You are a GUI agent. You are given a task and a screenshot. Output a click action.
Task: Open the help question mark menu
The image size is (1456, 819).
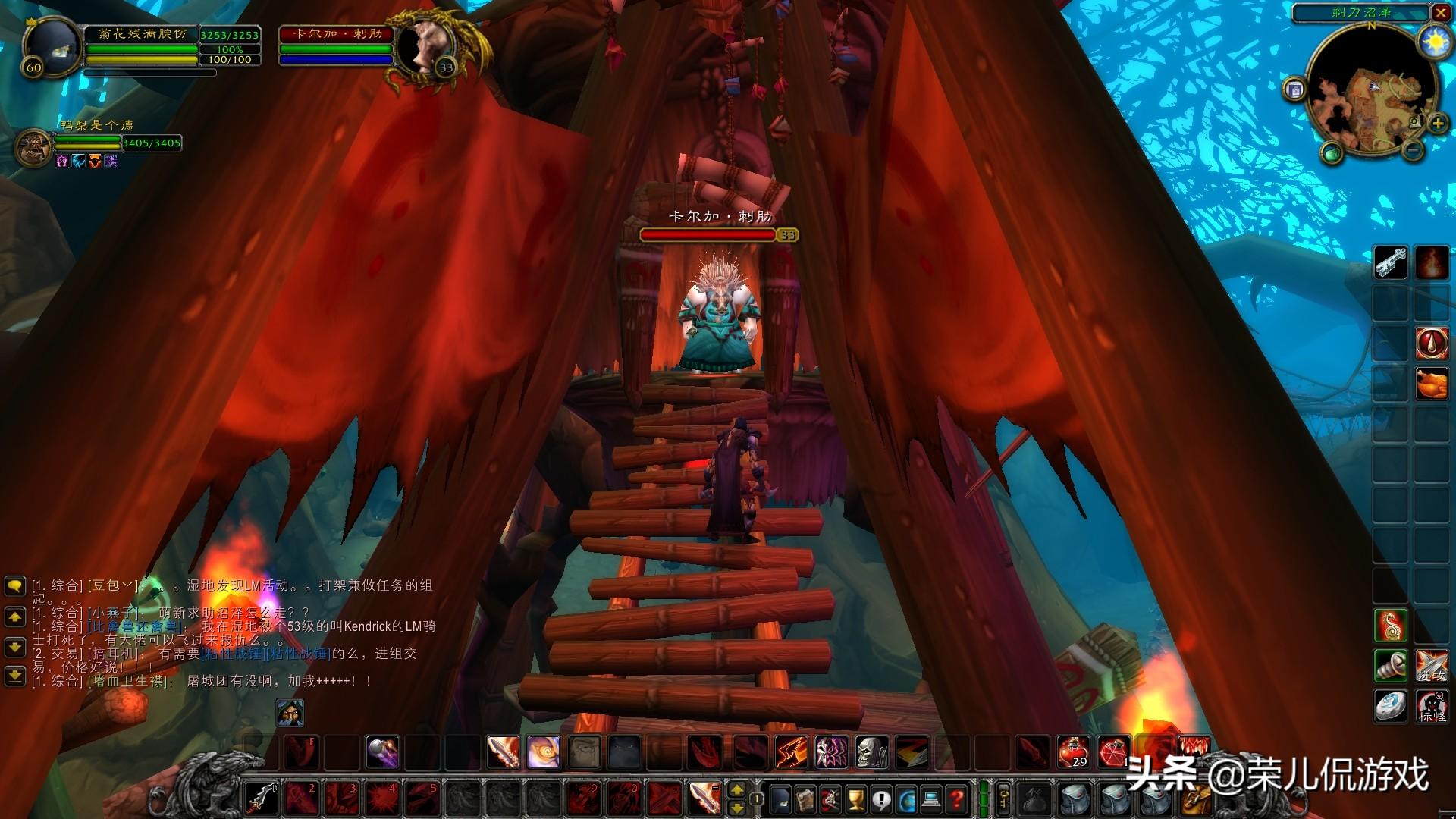coord(958,799)
